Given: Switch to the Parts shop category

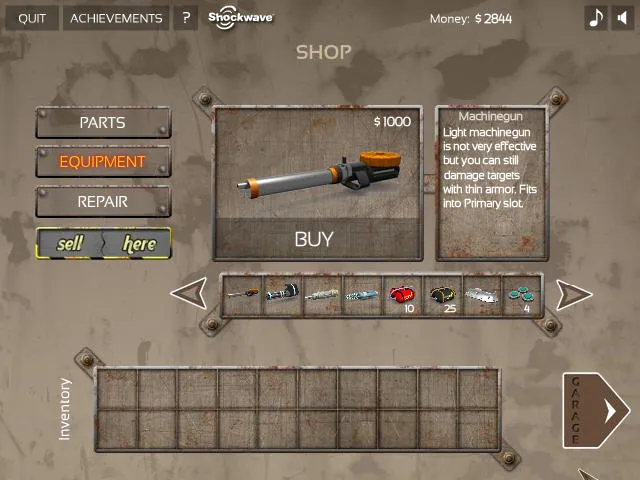Looking at the screenshot, I should (103, 123).
